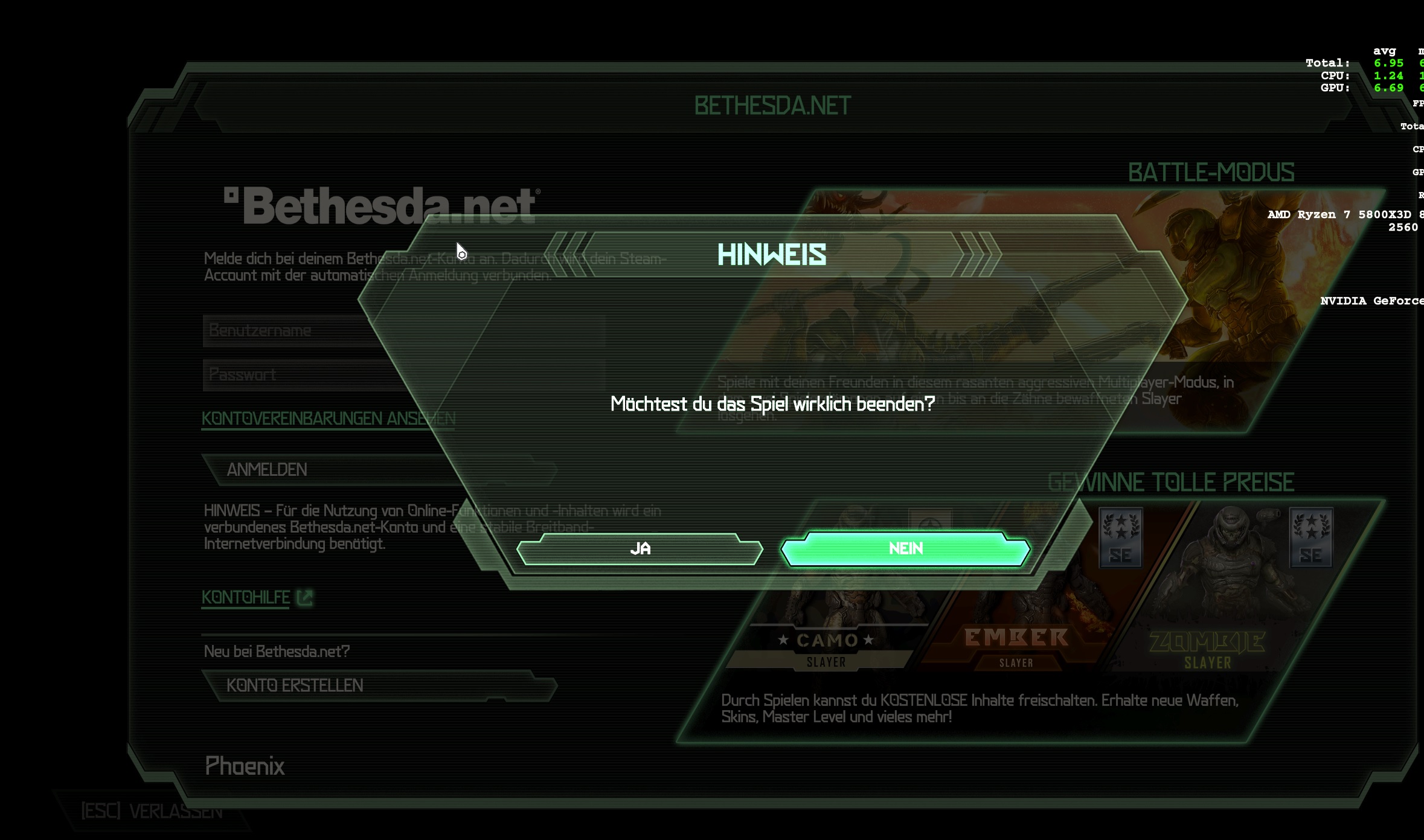Viewport: 1424px width, 840px height.
Task: Click the Passwort input field
Action: 302,374
